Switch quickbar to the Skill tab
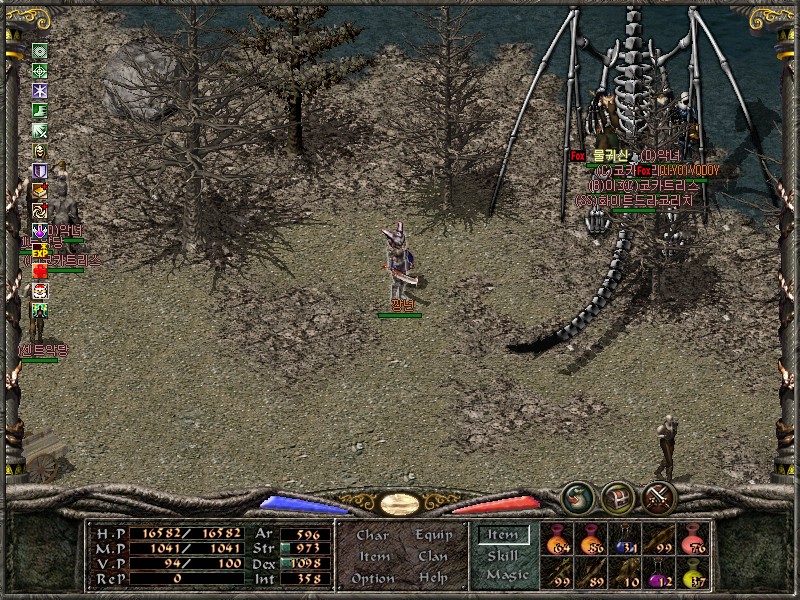 [x=502, y=555]
